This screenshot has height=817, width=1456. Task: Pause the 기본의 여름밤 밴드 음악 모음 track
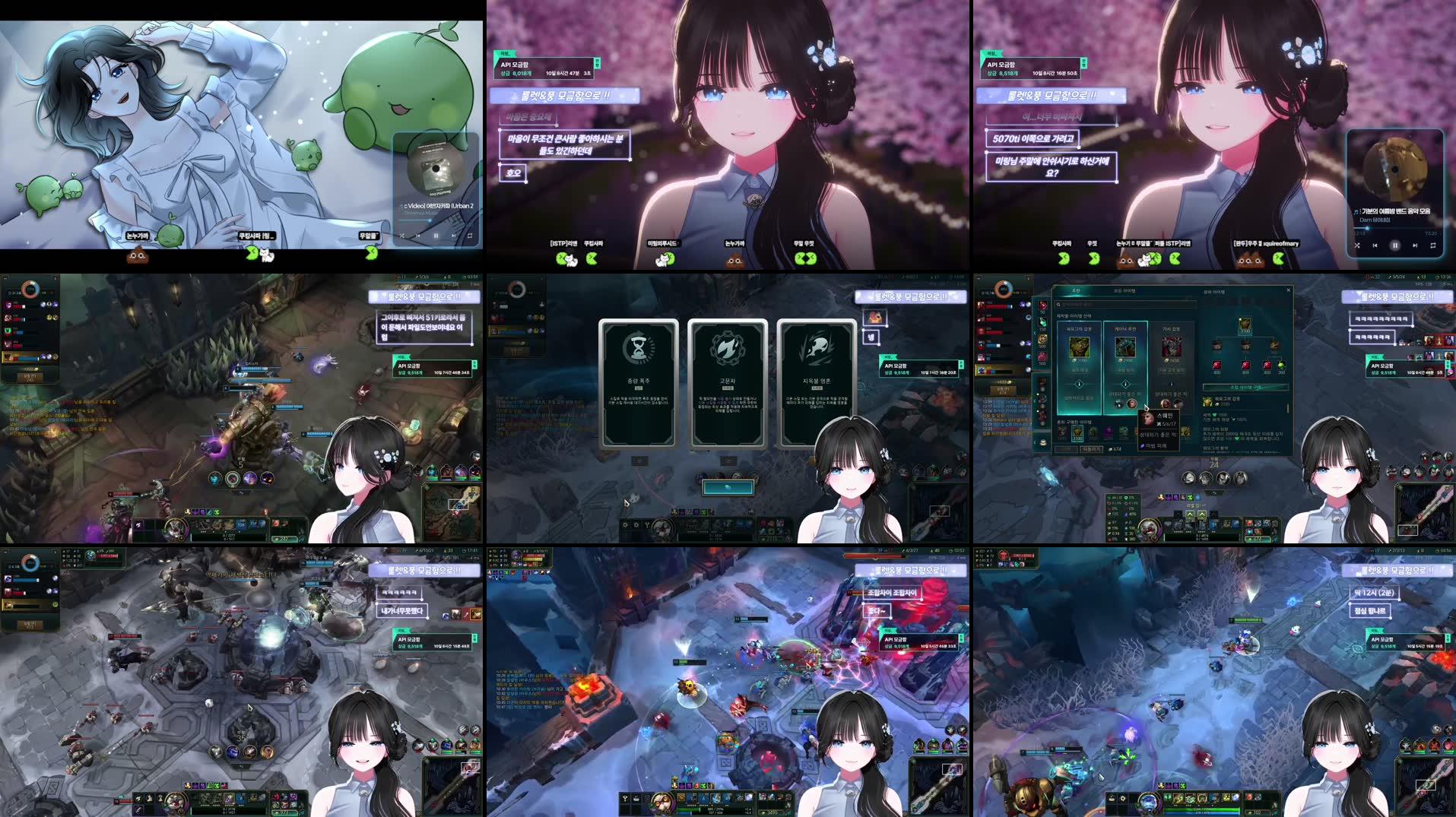(1394, 245)
